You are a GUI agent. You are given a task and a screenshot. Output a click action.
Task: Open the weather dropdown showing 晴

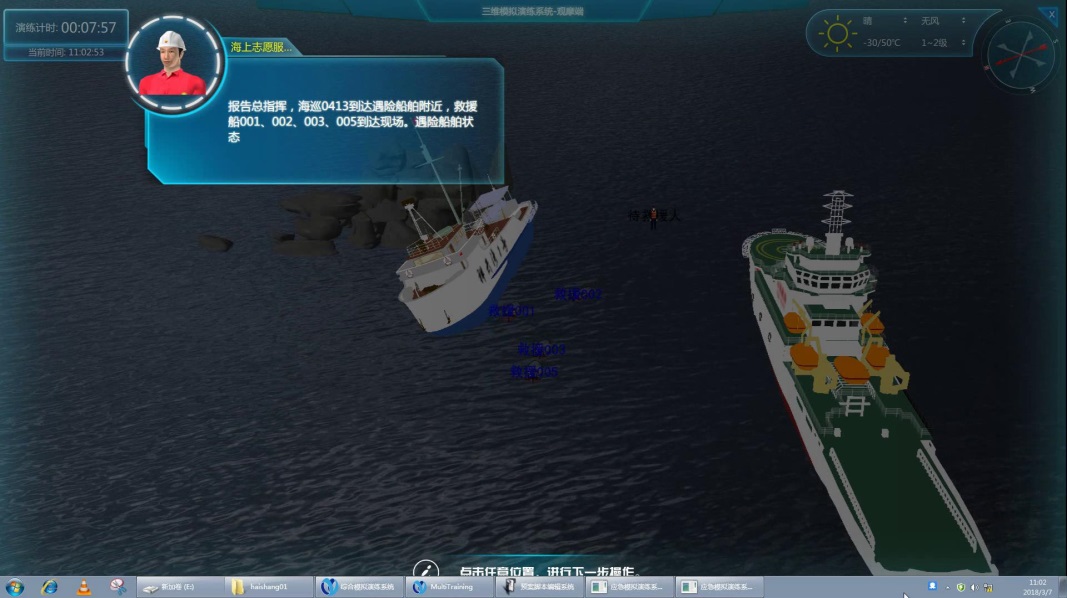[x=885, y=21]
